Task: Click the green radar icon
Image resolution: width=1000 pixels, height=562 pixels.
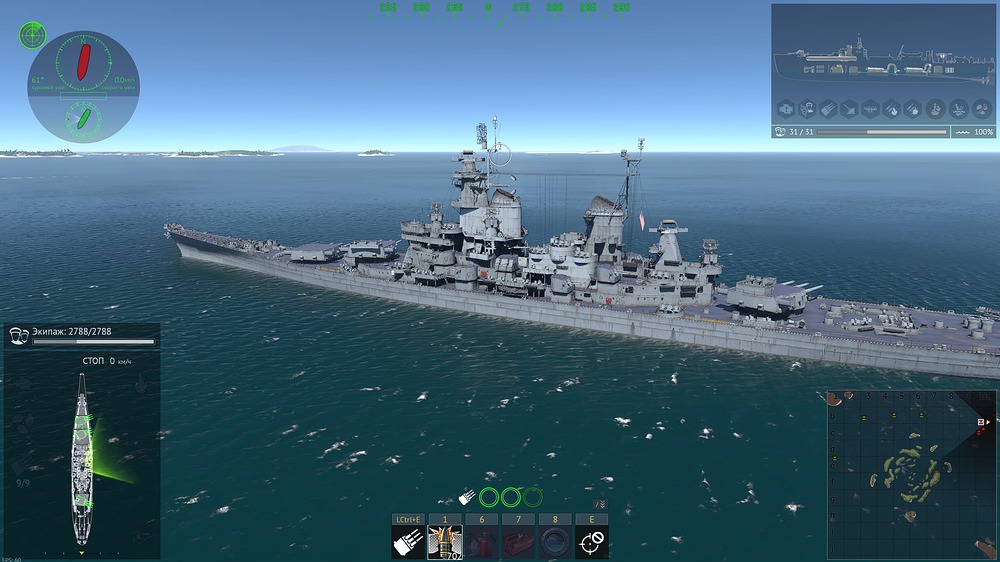Action: (32, 36)
